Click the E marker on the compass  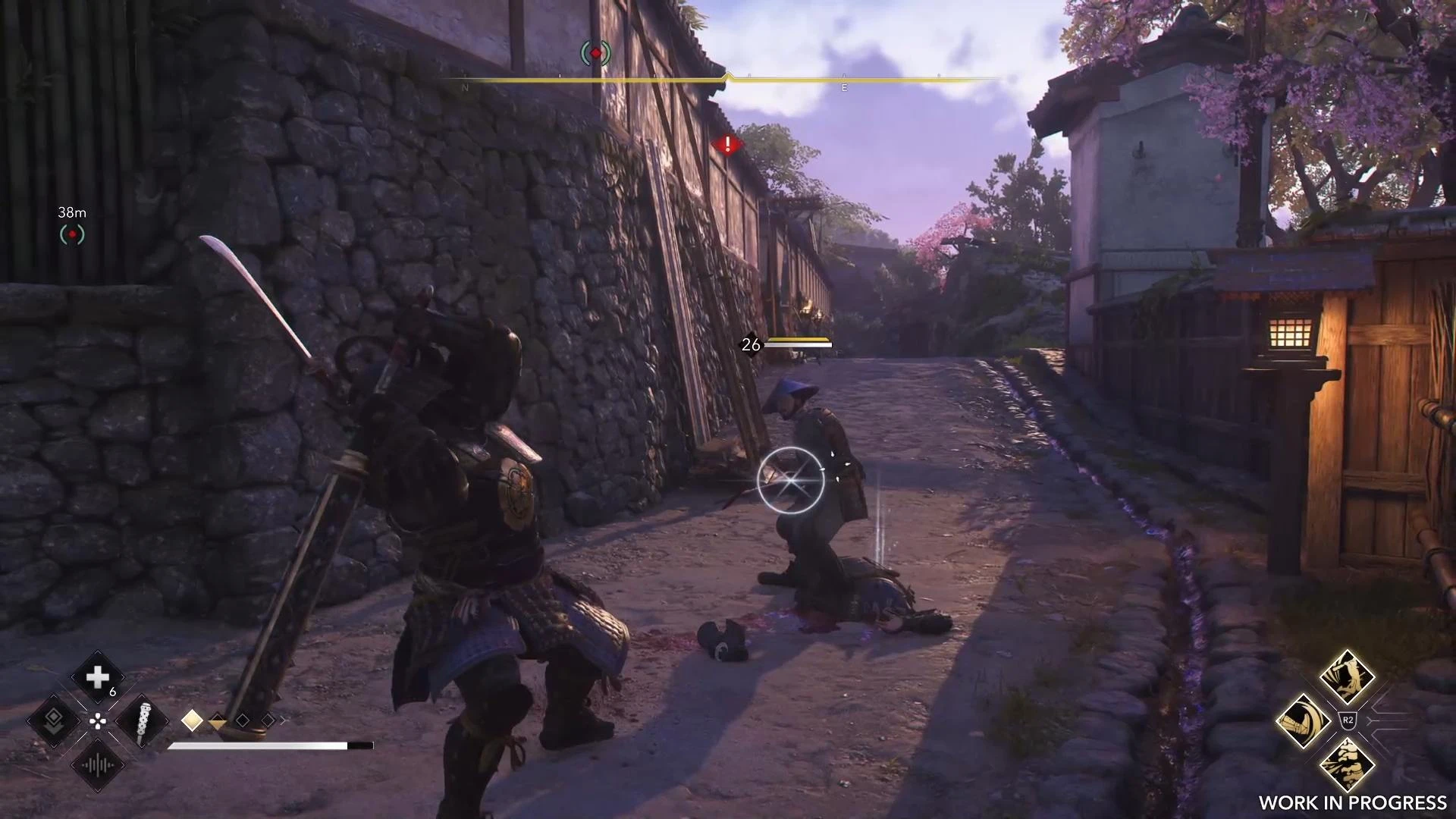(844, 87)
